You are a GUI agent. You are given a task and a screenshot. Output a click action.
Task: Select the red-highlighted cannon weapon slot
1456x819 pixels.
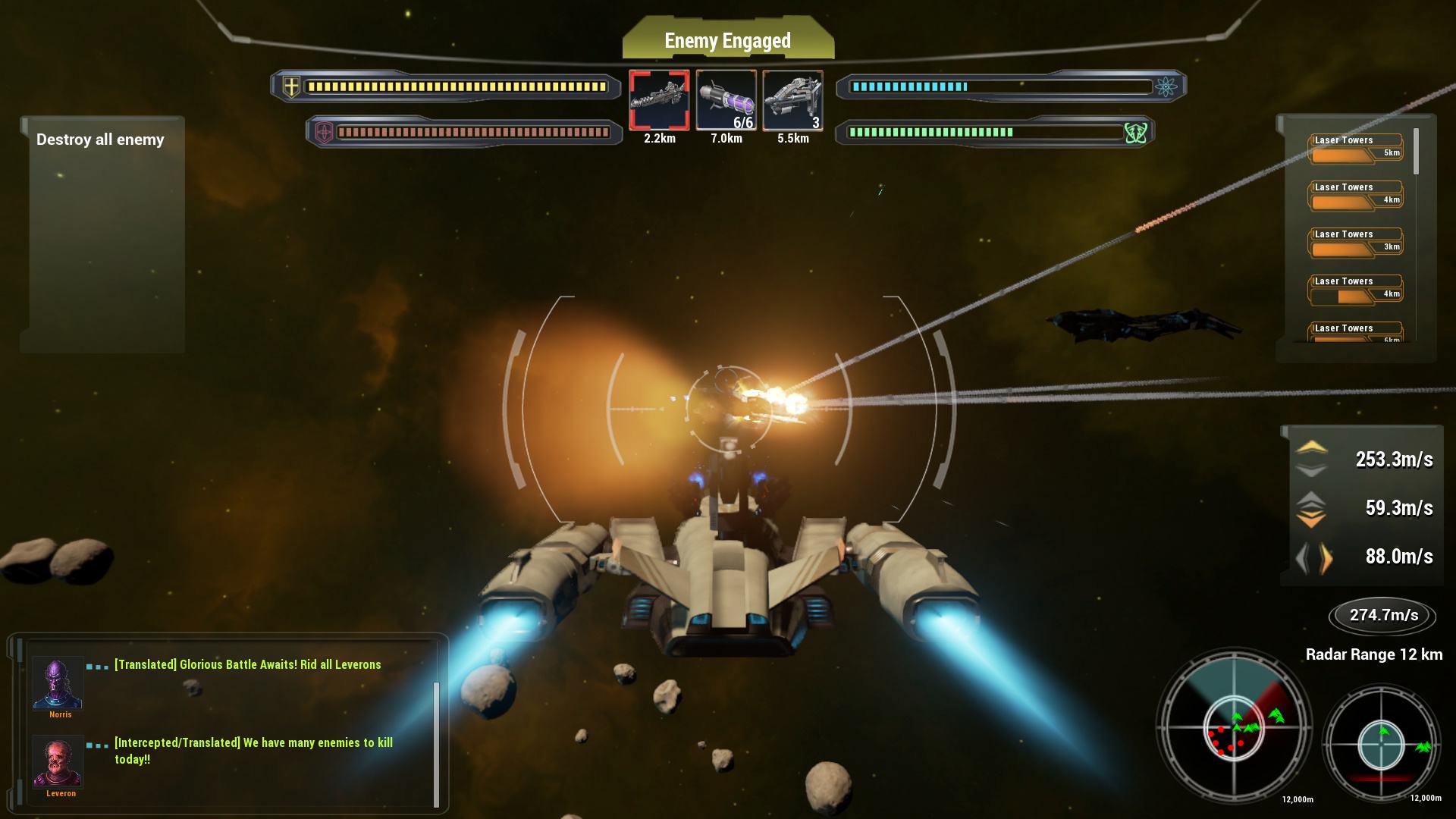point(659,100)
